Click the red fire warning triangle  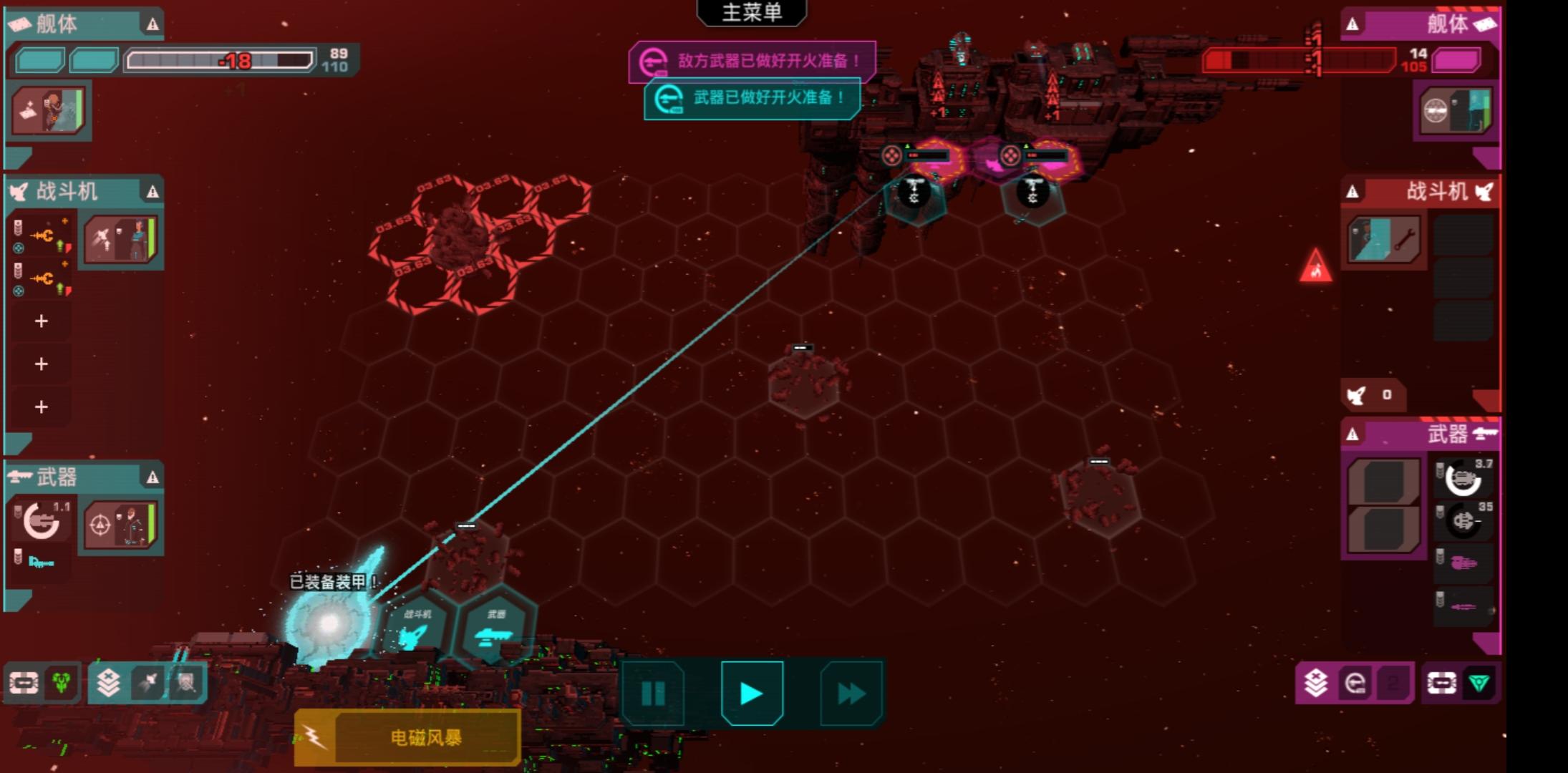(1315, 266)
